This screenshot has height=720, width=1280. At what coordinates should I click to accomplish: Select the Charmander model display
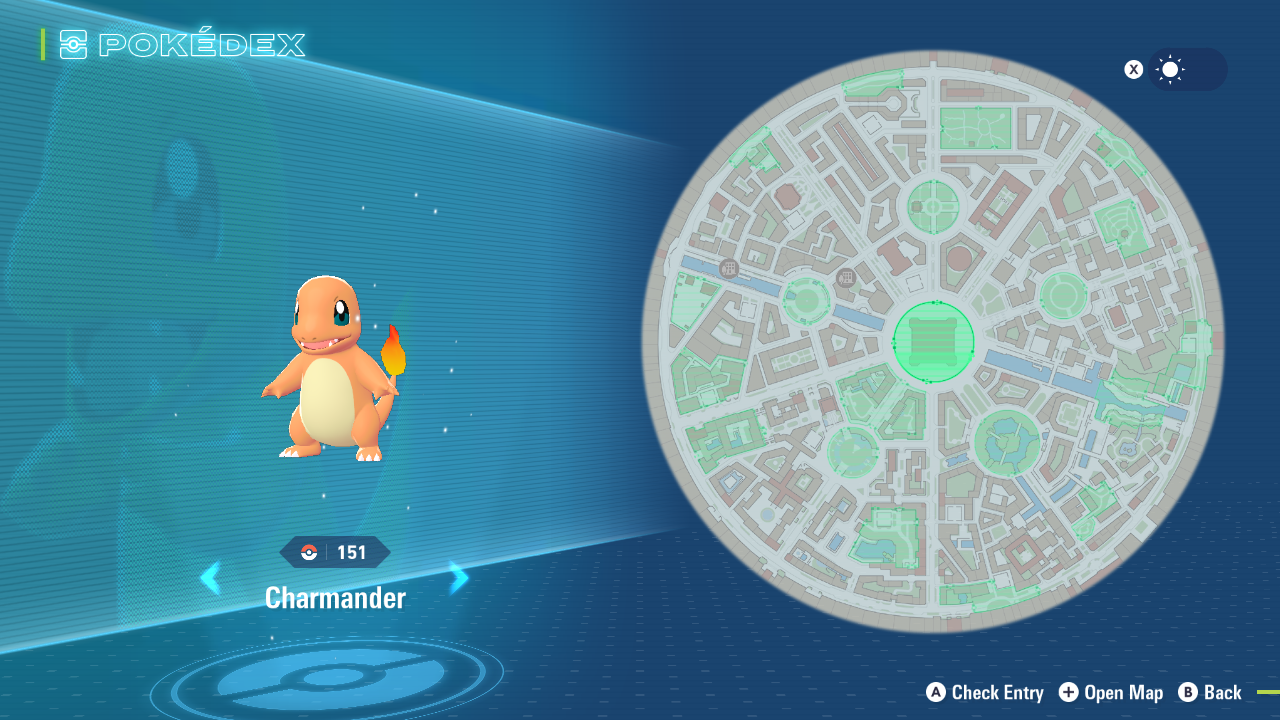333,370
